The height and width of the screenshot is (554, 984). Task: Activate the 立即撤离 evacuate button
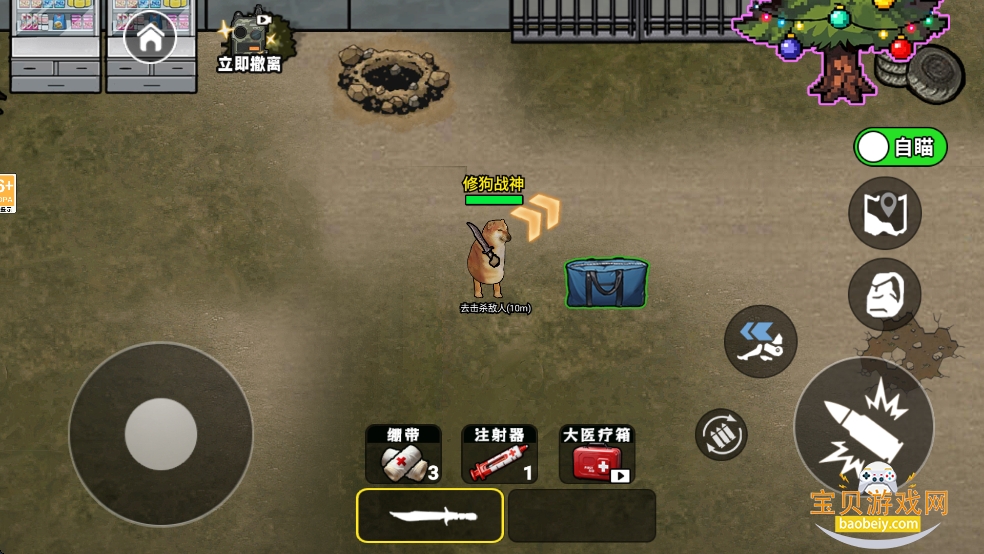tap(249, 44)
